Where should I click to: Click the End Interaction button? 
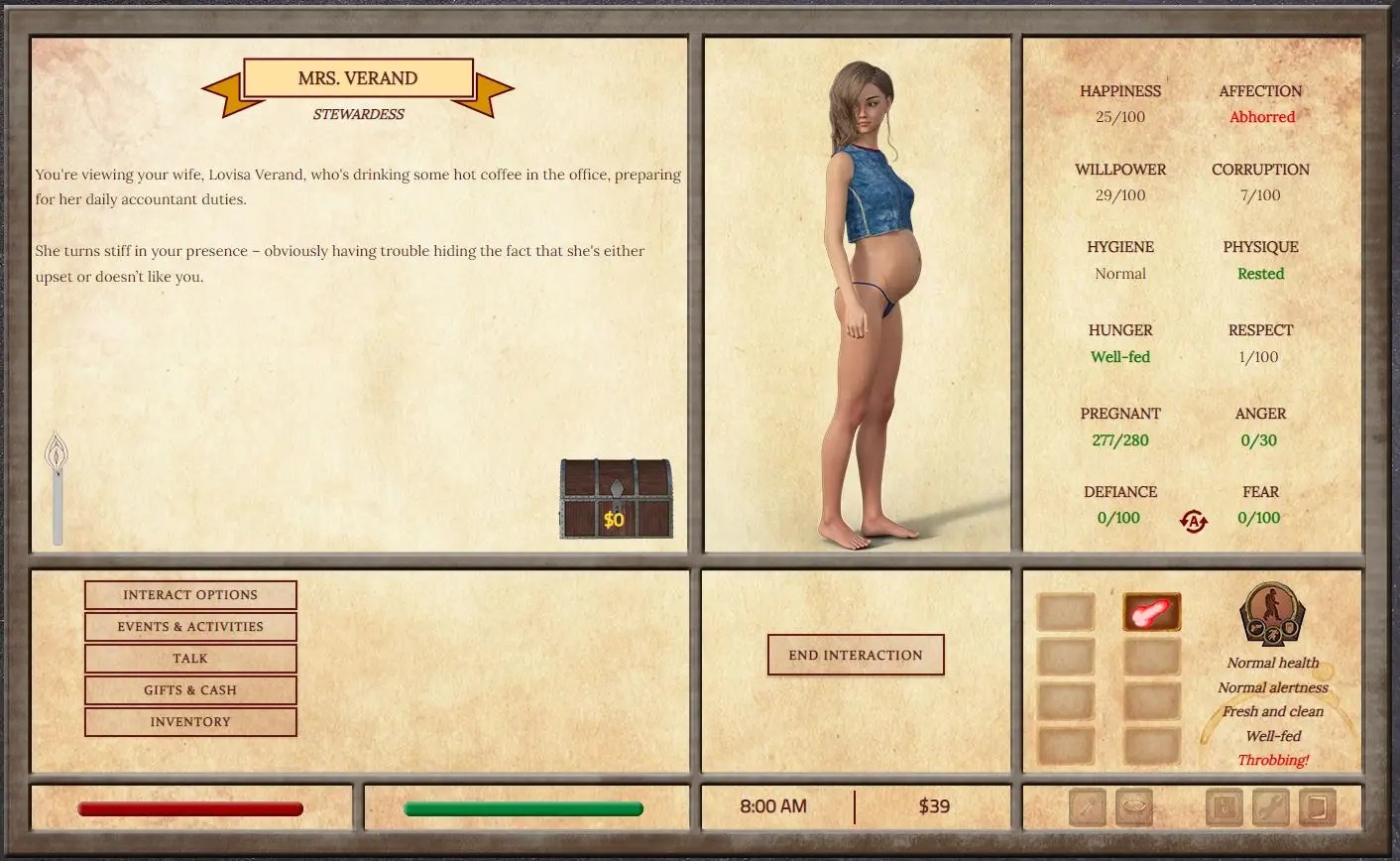[x=856, y=656]
